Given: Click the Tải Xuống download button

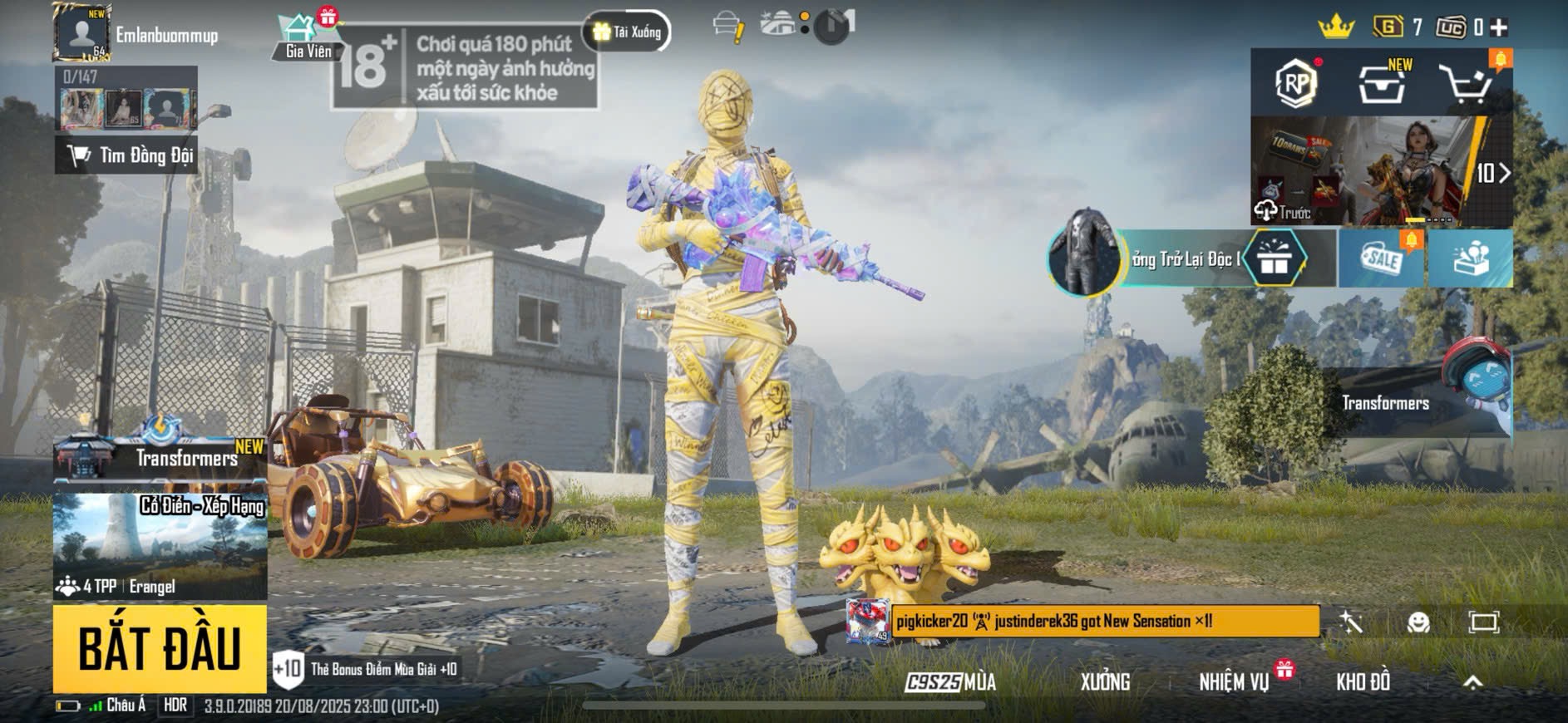Looking at the screenshot, I should 627,32.
